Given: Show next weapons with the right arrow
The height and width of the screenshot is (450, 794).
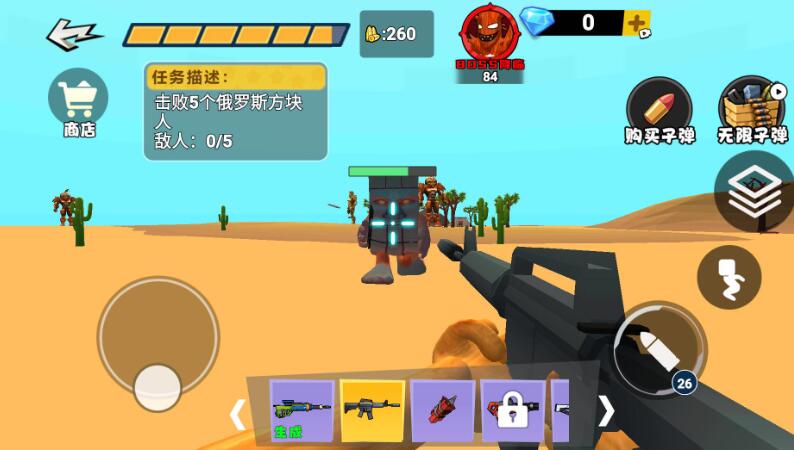Looking at the screenshot, I should [606, 410].
